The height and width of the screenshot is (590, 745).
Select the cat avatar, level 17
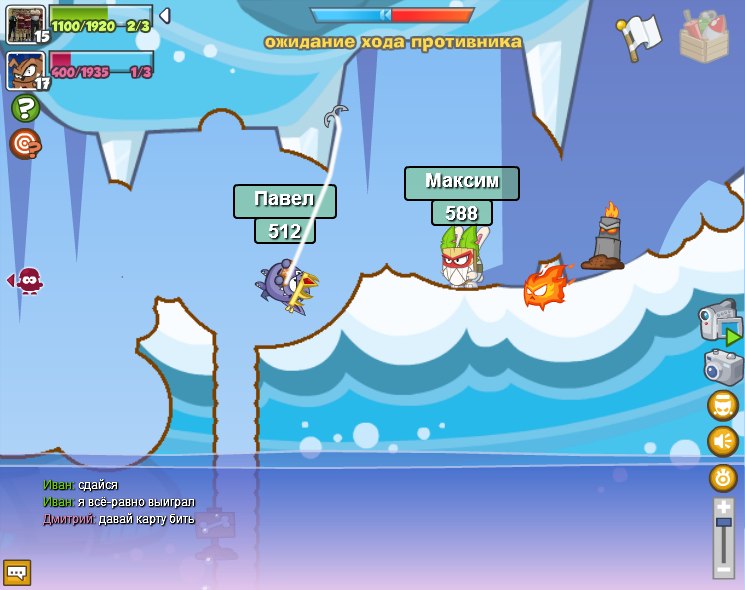(x=24, y=71)
